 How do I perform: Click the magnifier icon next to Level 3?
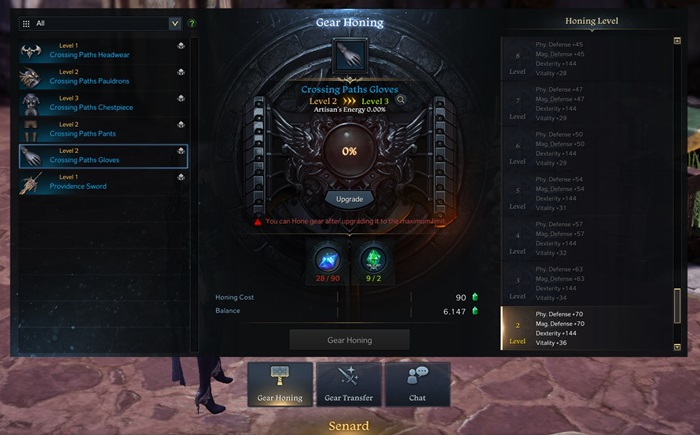401,100
